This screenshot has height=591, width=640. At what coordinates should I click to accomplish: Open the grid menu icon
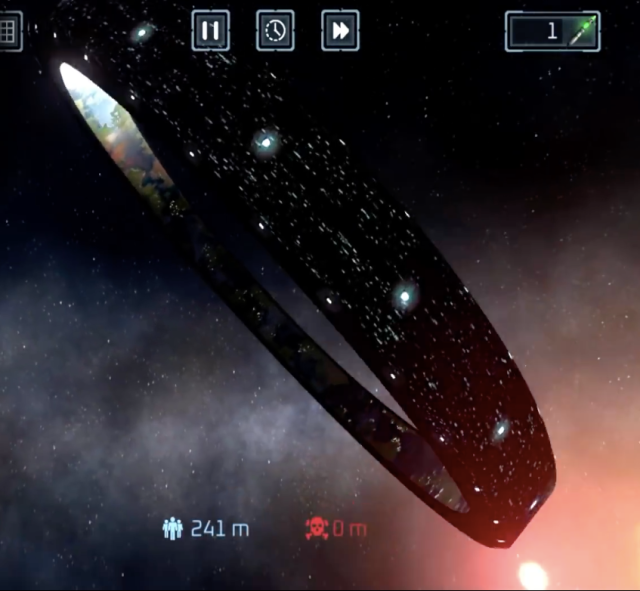9,31
